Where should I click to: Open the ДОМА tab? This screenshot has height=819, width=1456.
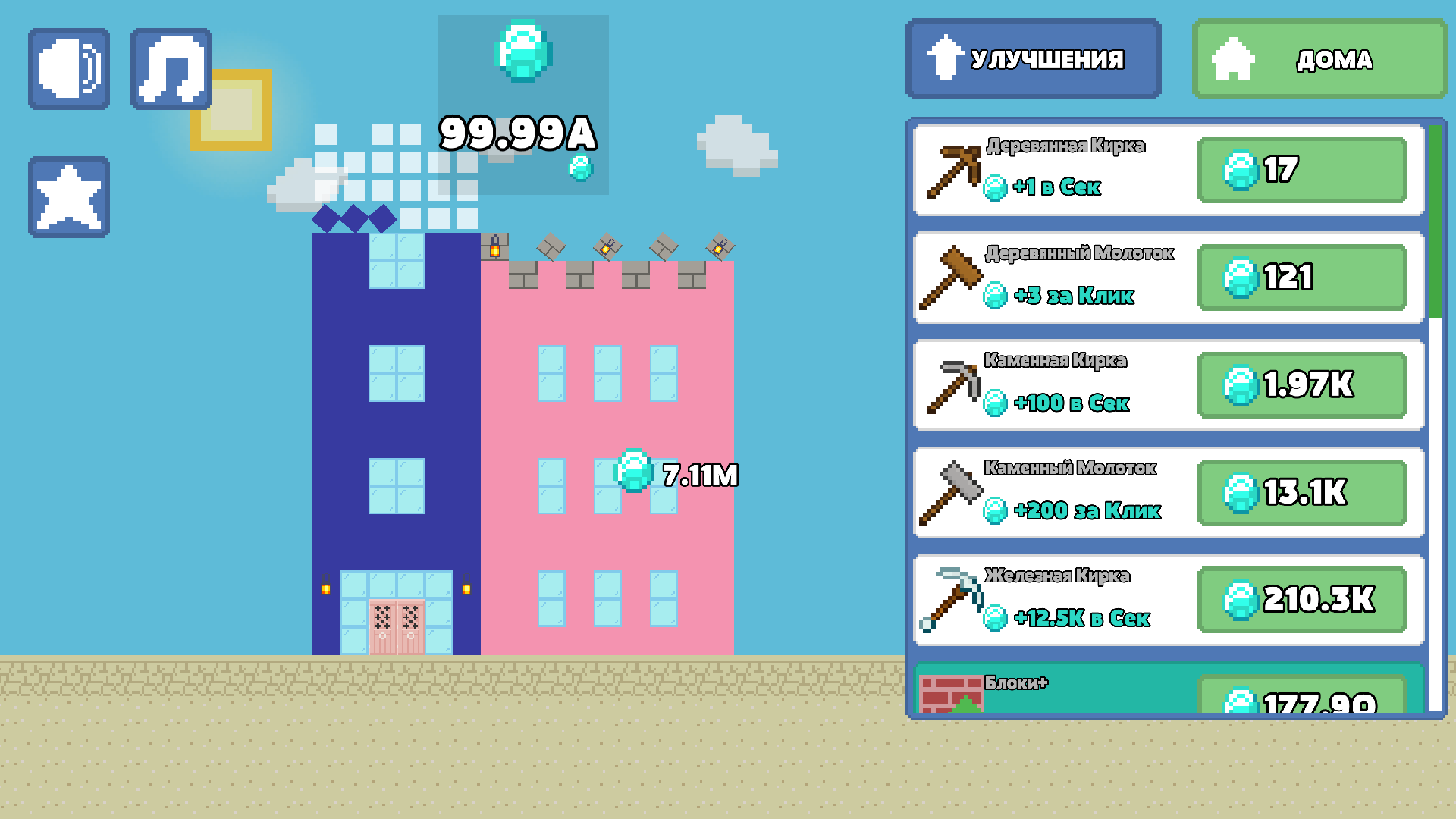[x=1318, y=58]
